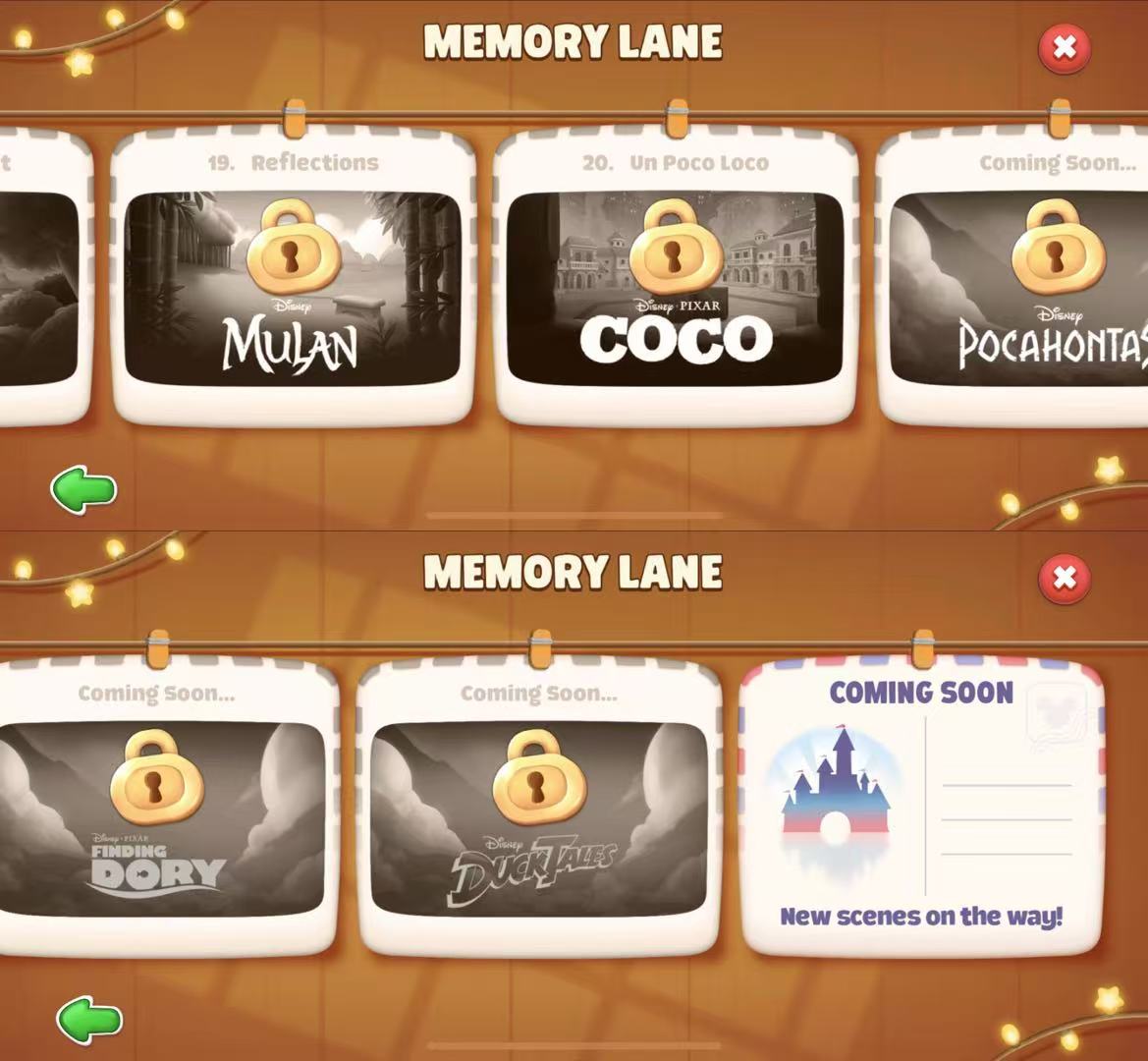Close the Memory Lane screen showing DuckTales
Image resolution: width=1148 pixels, height=1061 pixels.
1065,578
